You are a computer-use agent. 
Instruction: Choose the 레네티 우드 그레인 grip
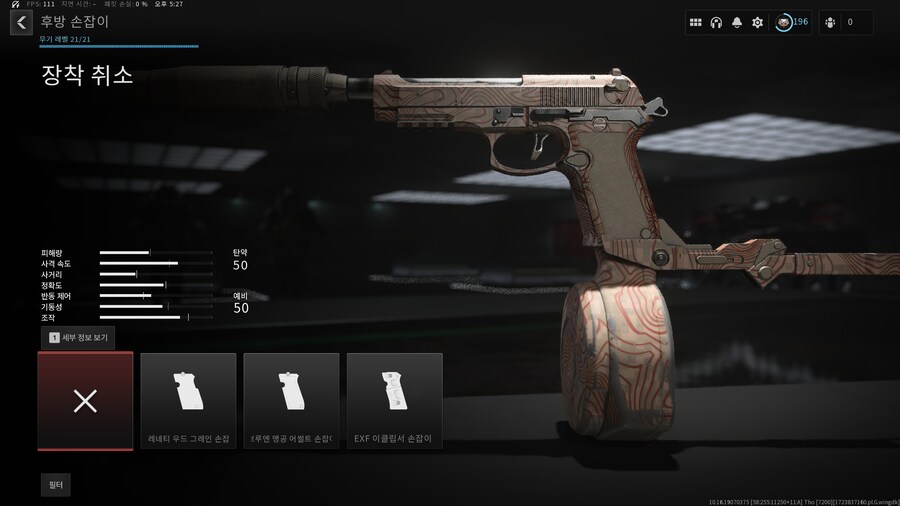pyautogui.click(x=188, y=401)
